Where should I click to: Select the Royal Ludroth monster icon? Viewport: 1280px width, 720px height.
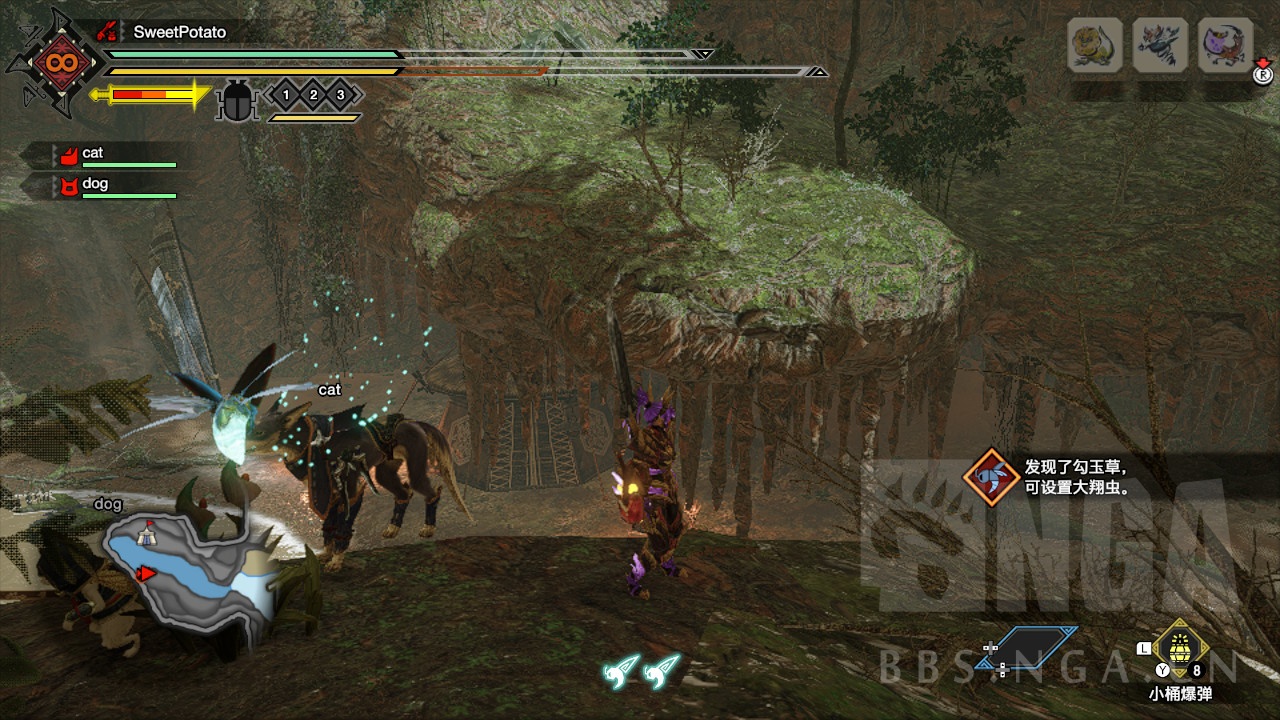pyautogui.click(x=1095, y=46)
